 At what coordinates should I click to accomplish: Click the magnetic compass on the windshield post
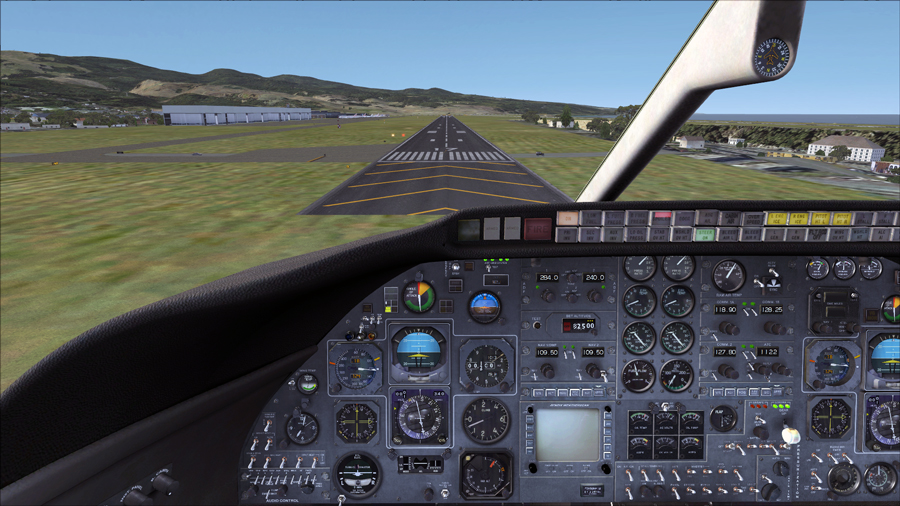(x=772, y=57)
